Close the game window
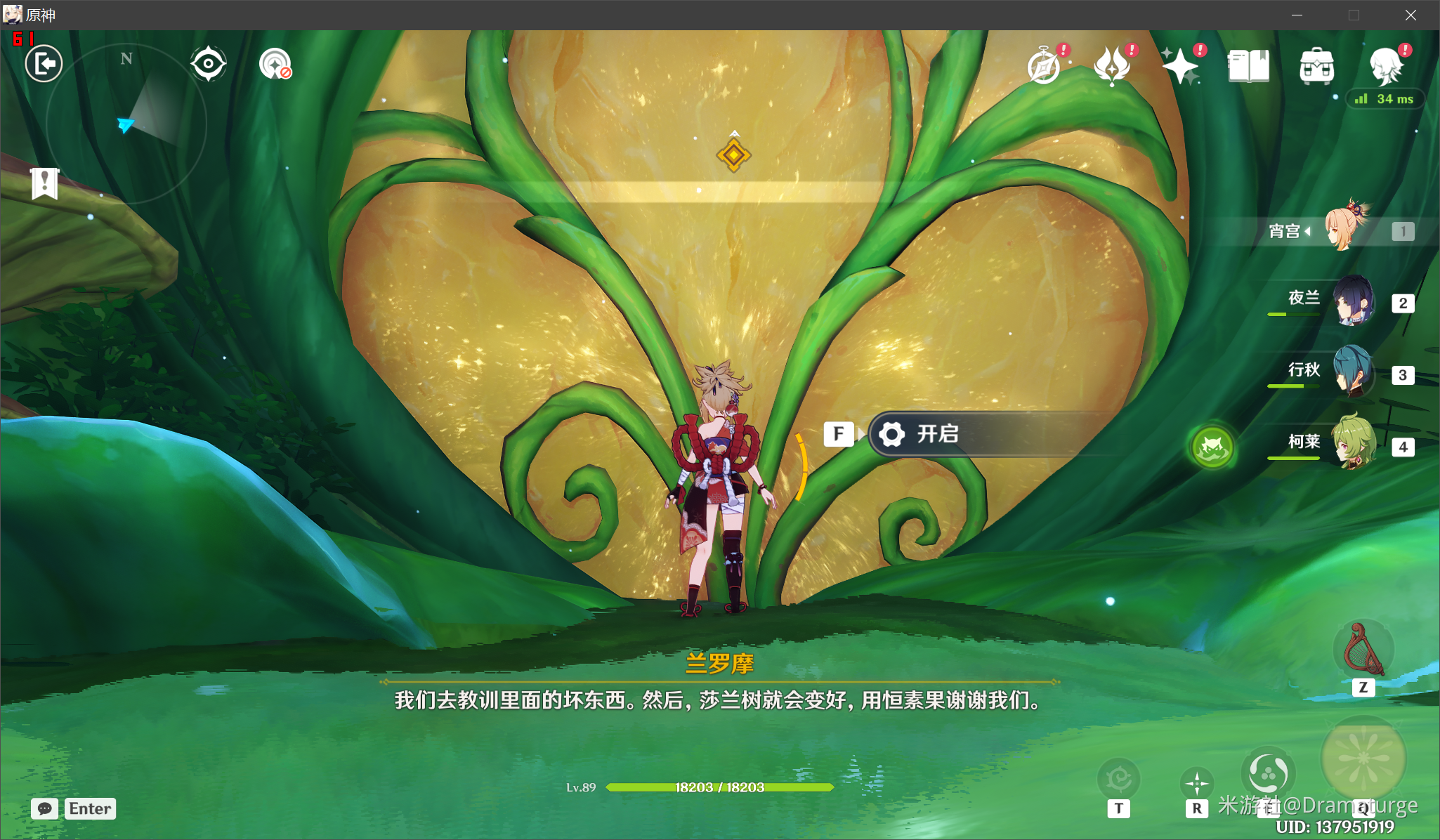Screen dimensions: 1440x840 [x=1410, y=15]
